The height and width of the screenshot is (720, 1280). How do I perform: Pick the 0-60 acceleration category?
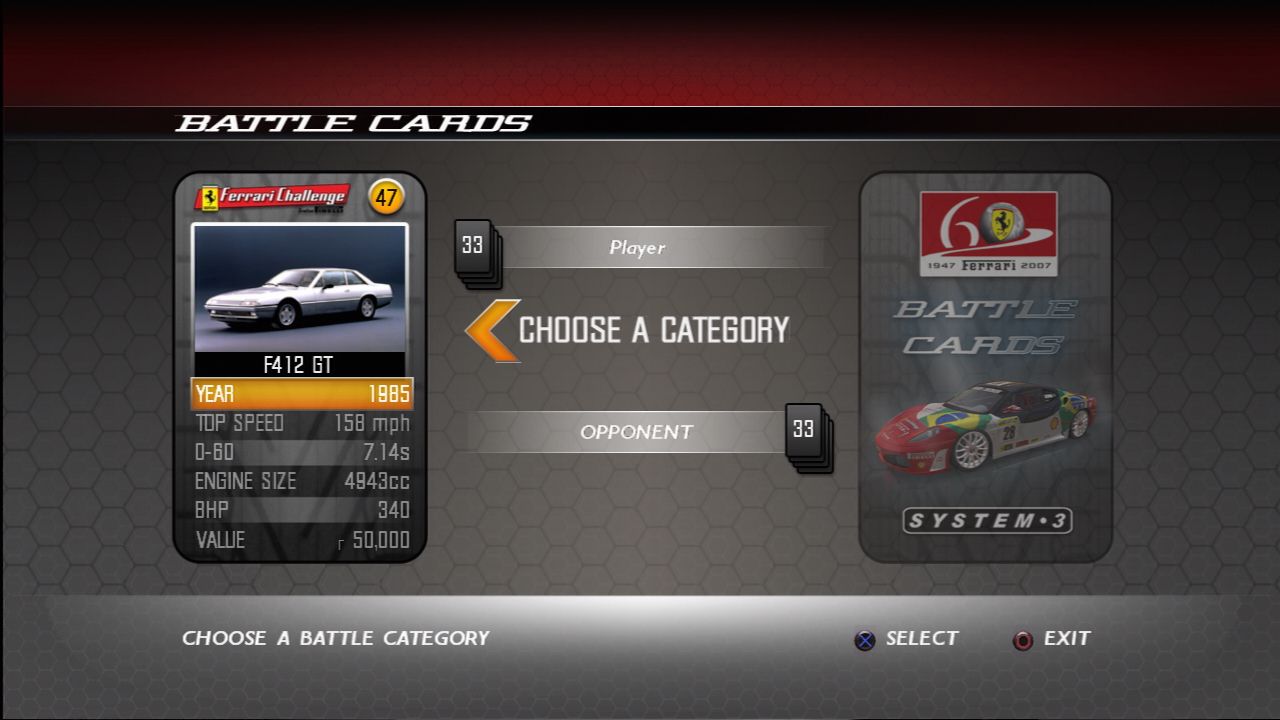click(301, 452)
